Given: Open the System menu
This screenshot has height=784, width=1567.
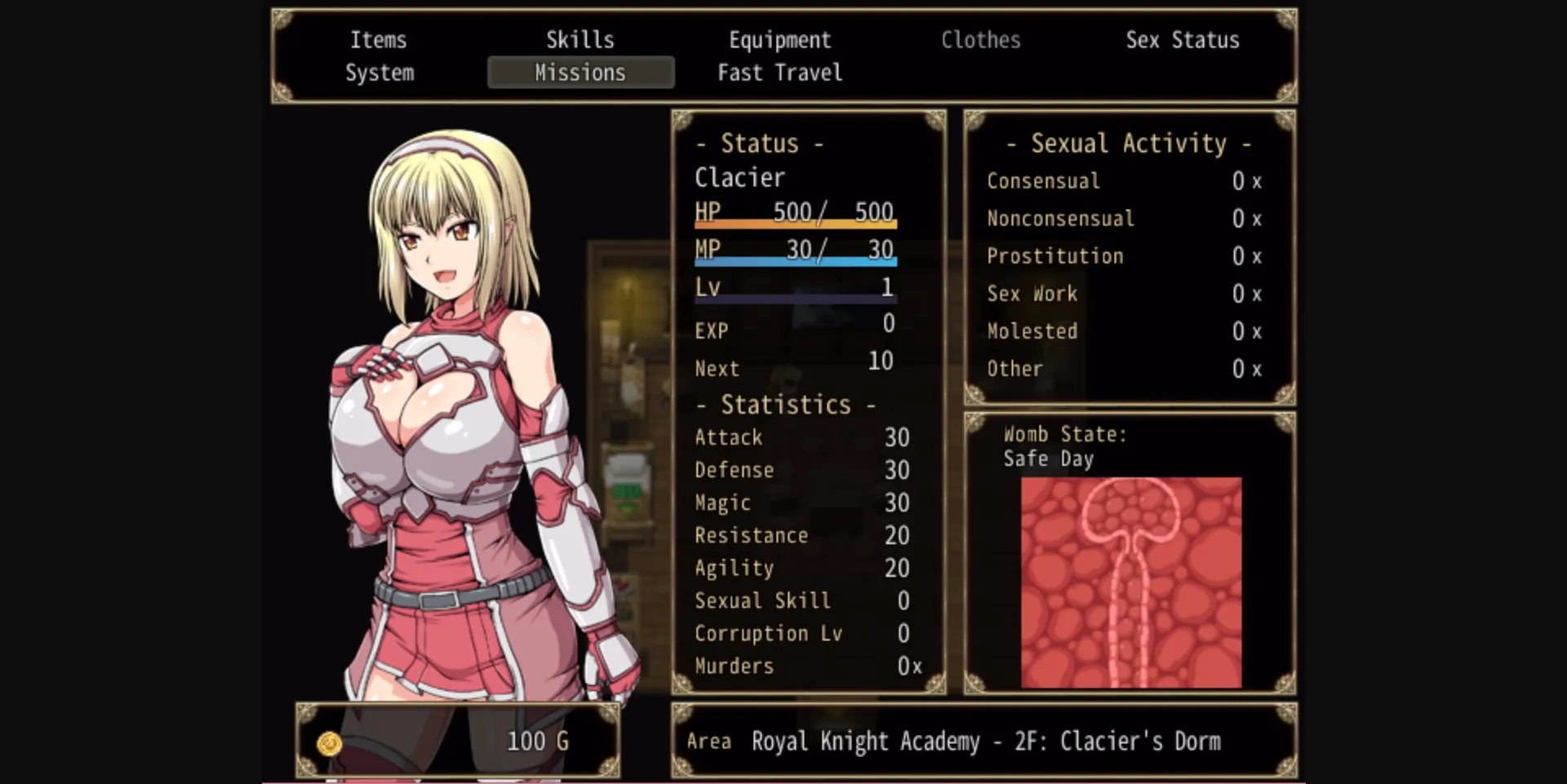Looking at the screenshot, I should point(378,73).
